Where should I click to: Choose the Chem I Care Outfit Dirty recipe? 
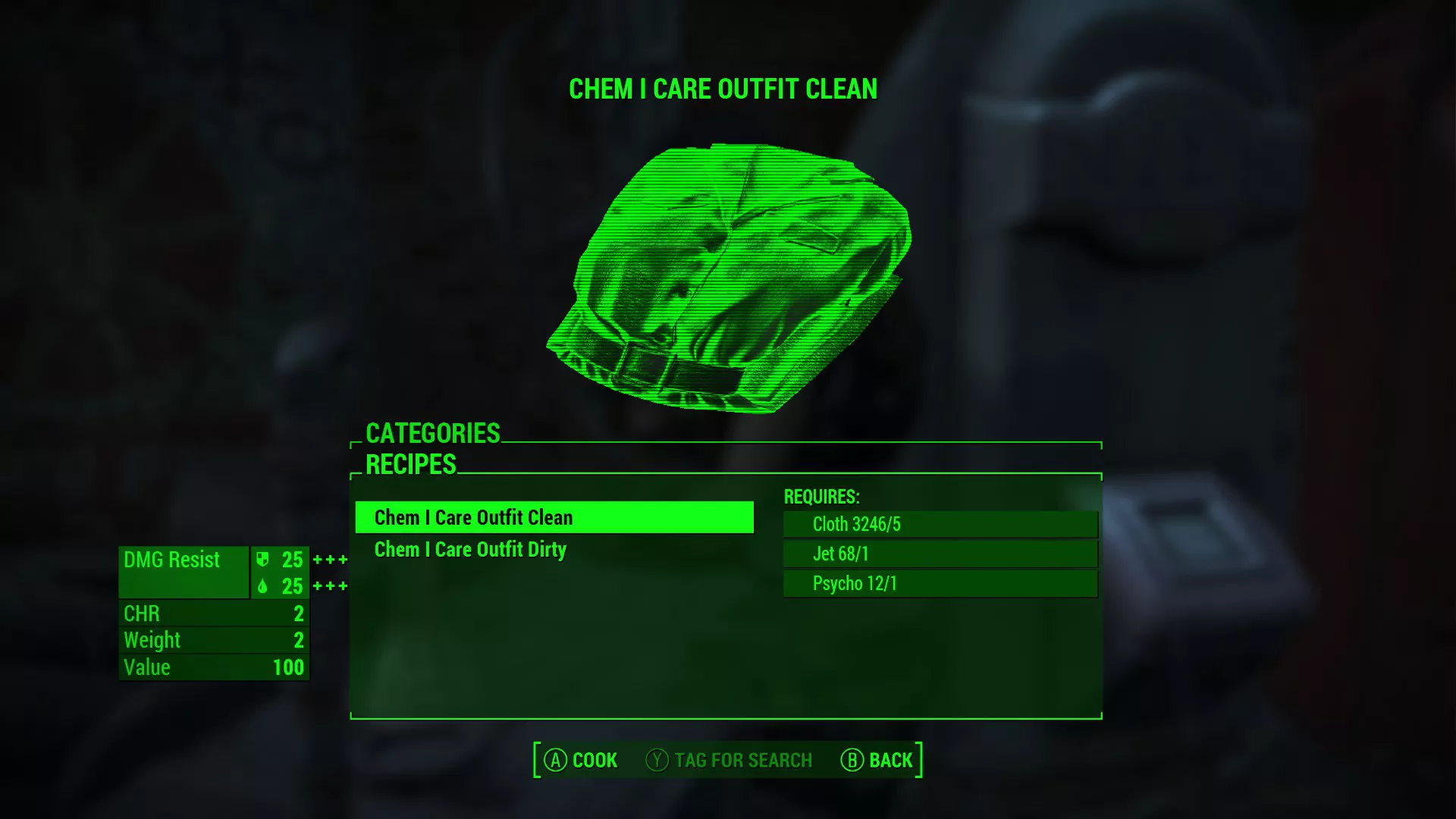(470, 550)
